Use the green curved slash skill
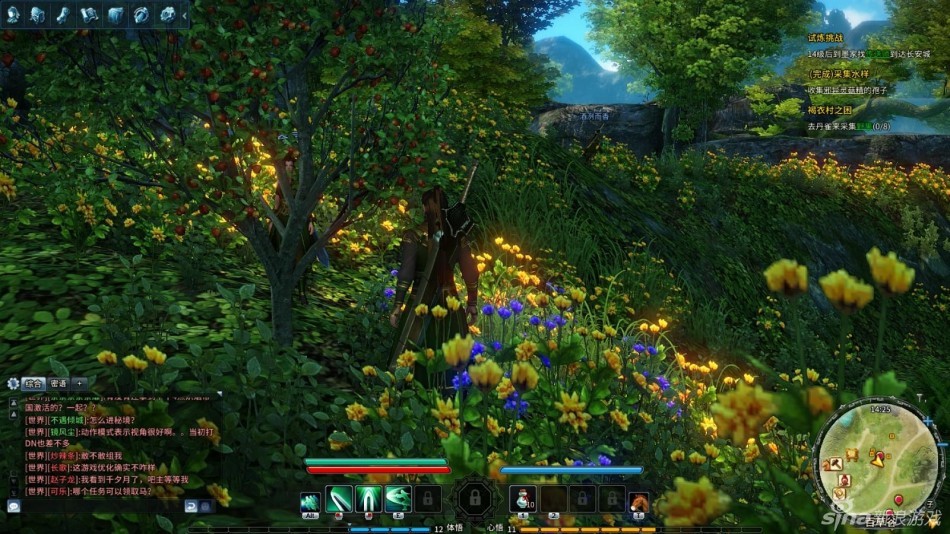950x534 pixels. (339, 498)
